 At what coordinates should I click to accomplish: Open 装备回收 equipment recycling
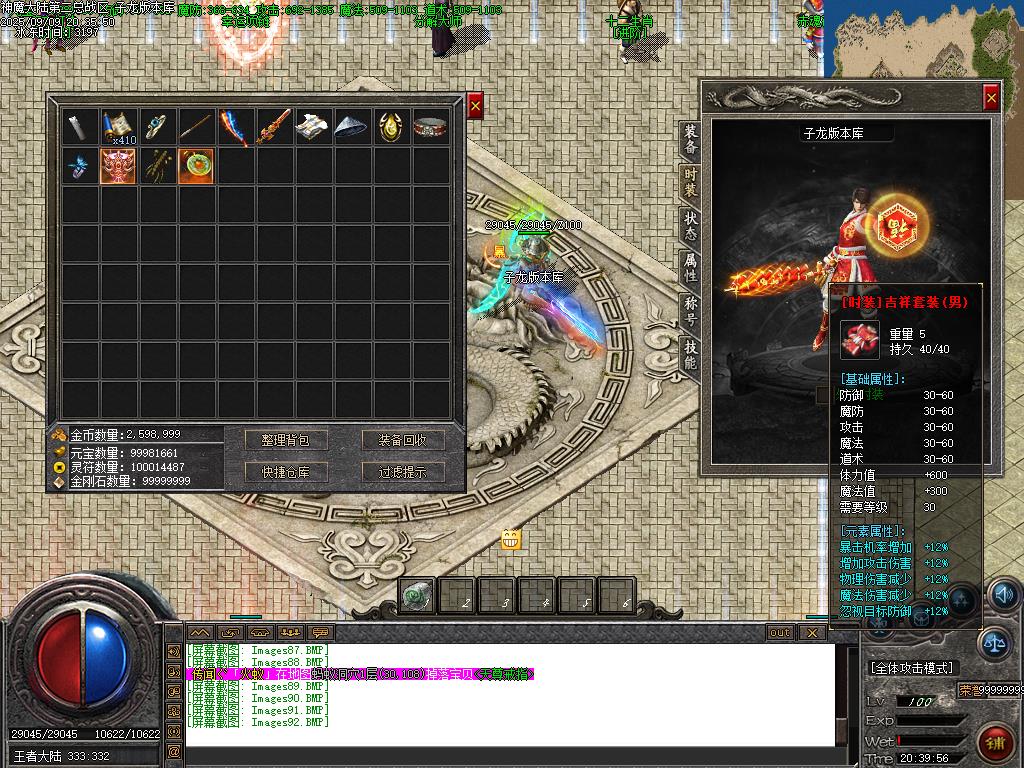click(x=402, y=440)
